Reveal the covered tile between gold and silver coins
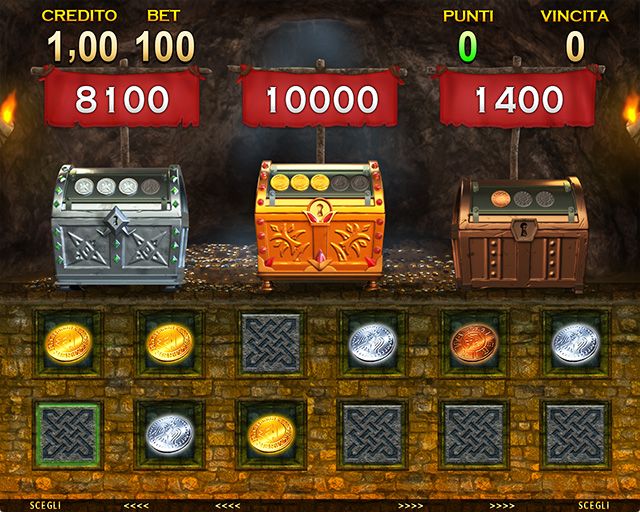Screen dimensions: 640x512 point(271,343)
